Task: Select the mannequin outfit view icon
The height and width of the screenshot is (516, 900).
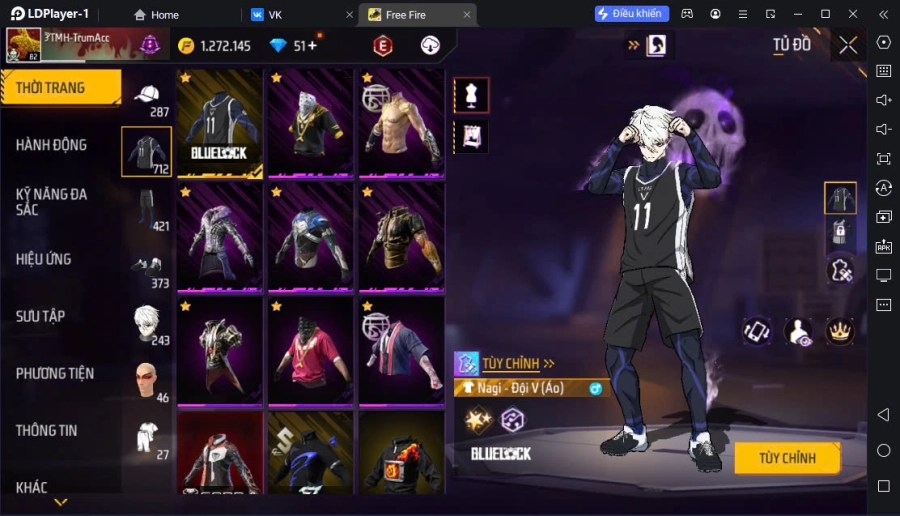Action: pos(471,95)
